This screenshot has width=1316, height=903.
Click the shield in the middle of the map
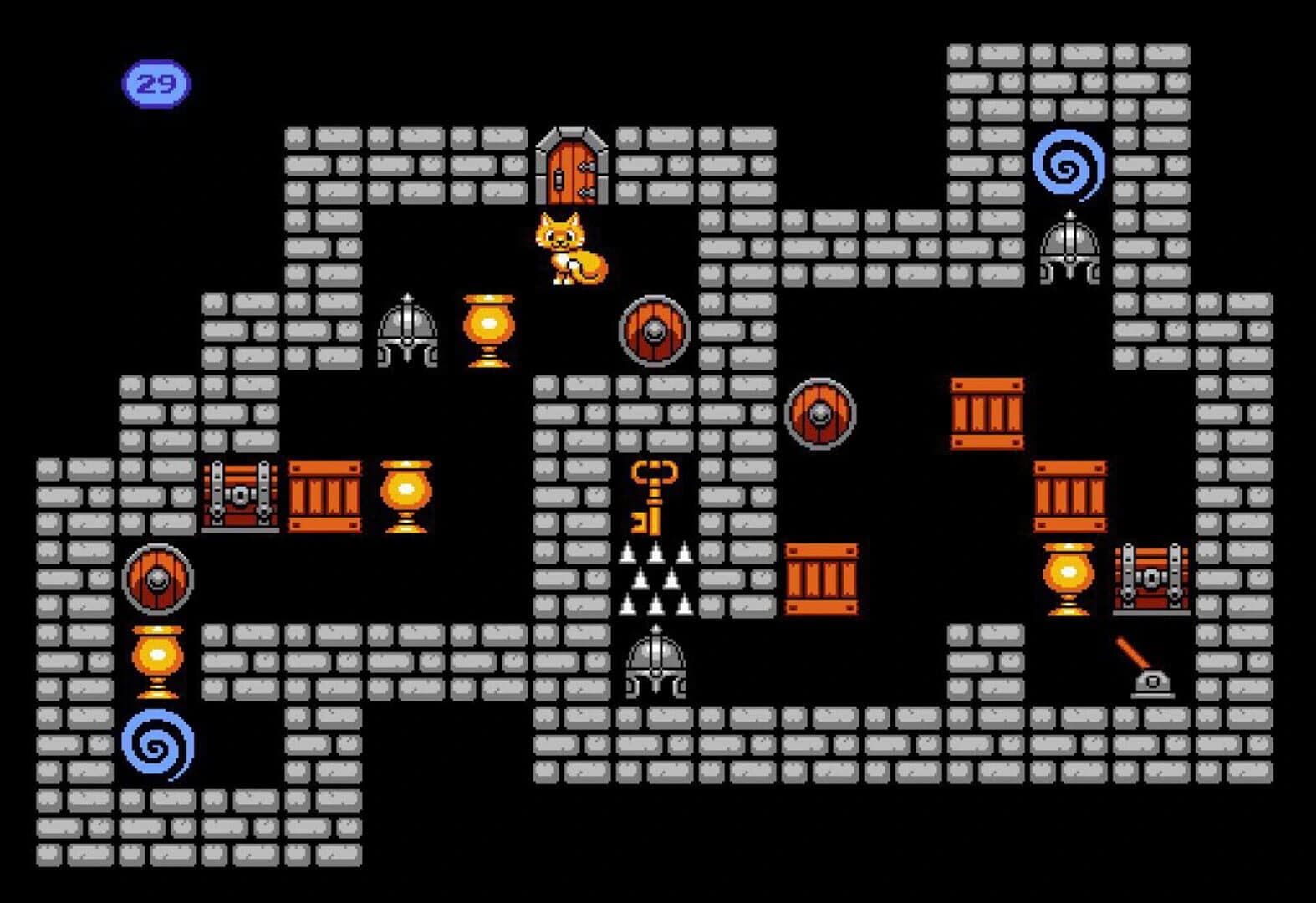[822, 412]
